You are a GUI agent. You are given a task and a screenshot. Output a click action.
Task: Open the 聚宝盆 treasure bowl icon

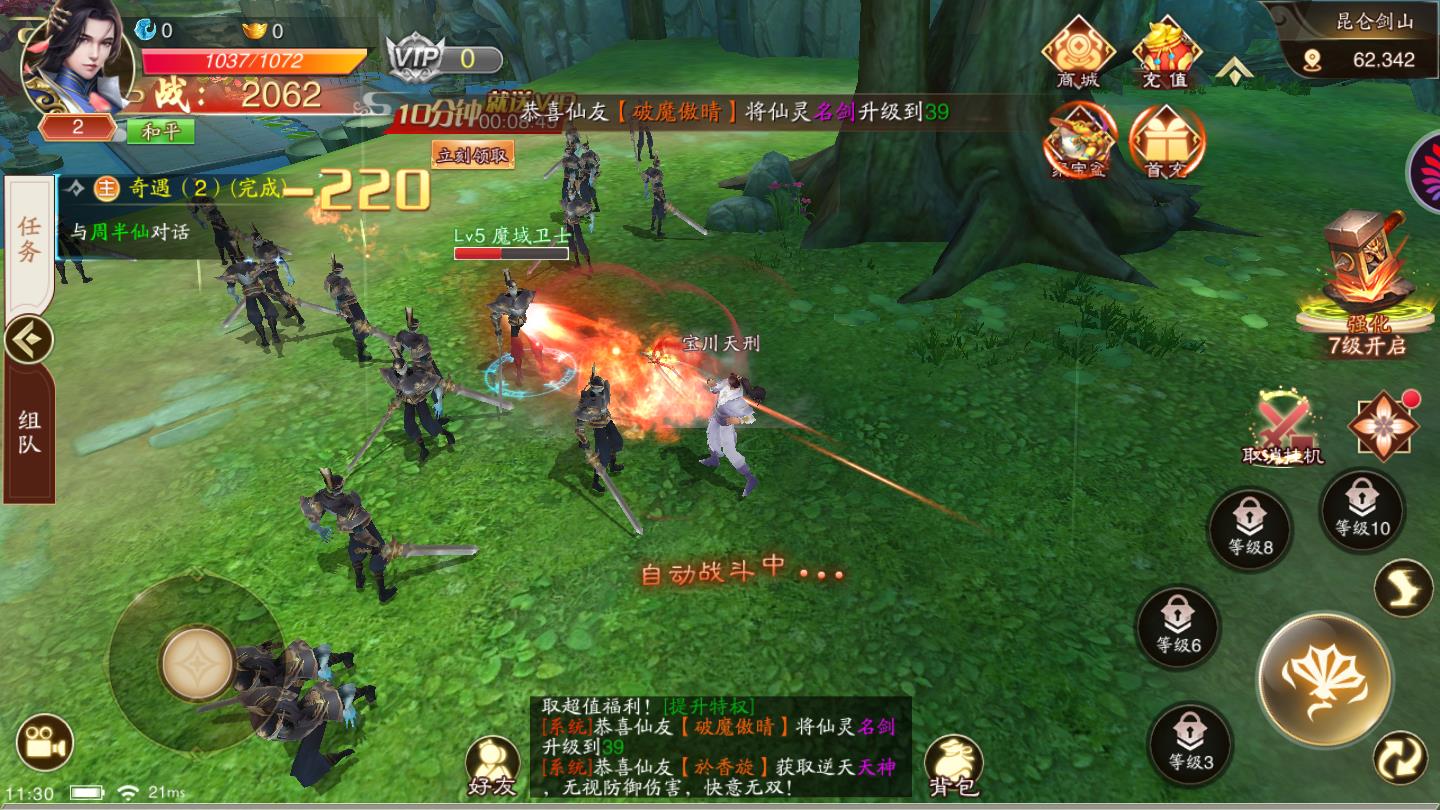[1079, 142]
